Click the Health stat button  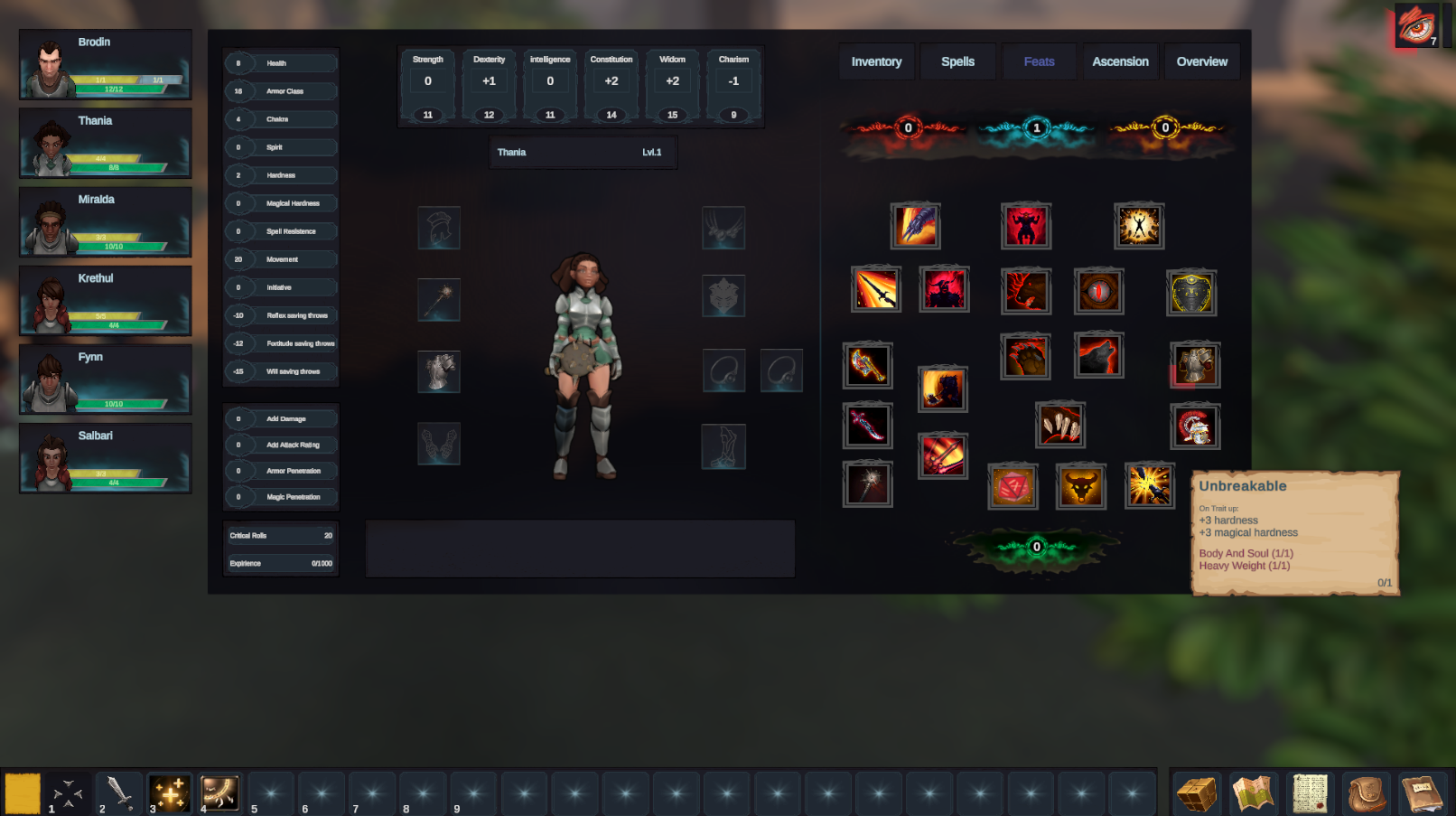pos(281,62)
